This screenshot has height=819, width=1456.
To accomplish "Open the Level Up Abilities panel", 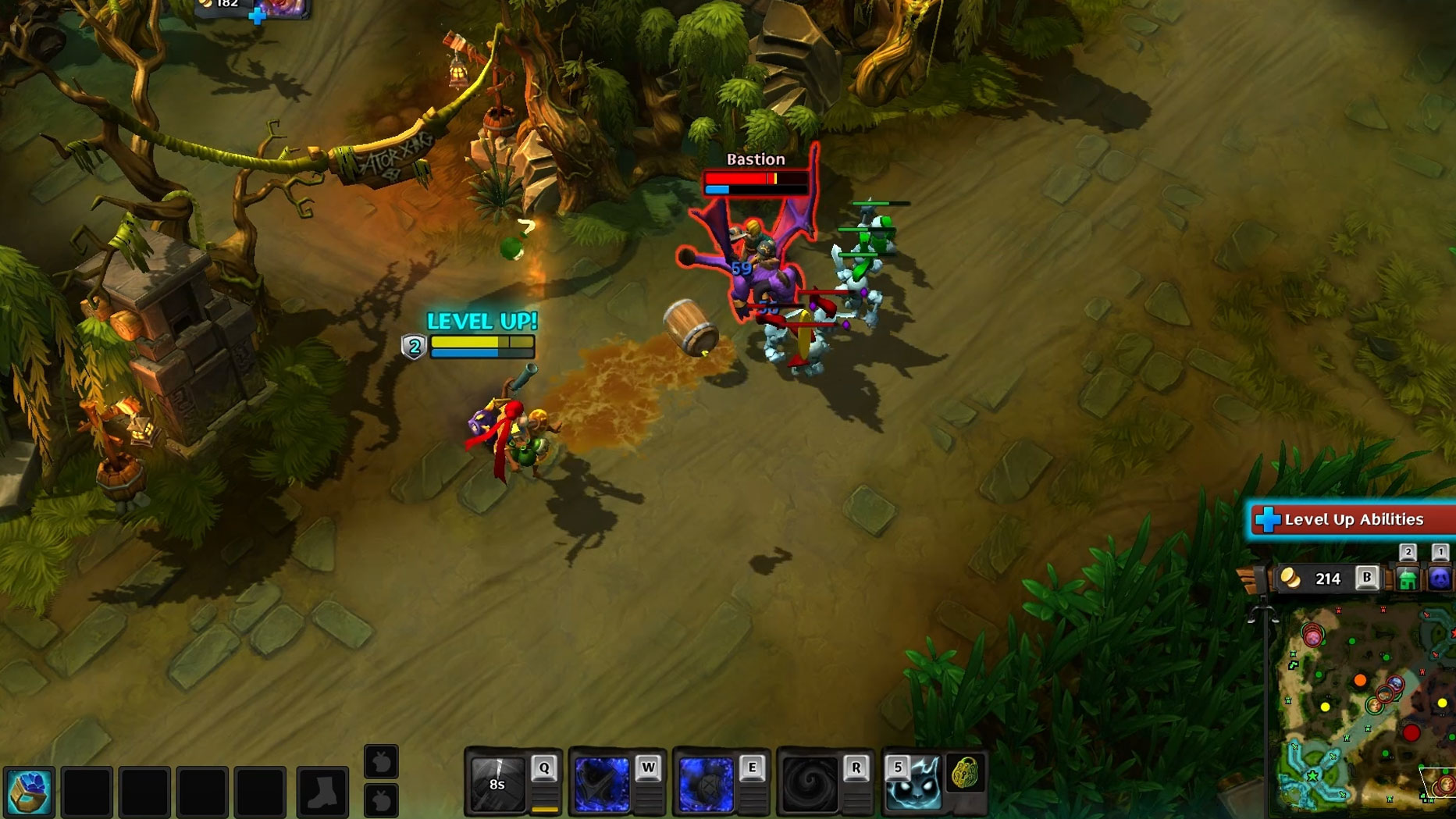I will click(1351, 520).
